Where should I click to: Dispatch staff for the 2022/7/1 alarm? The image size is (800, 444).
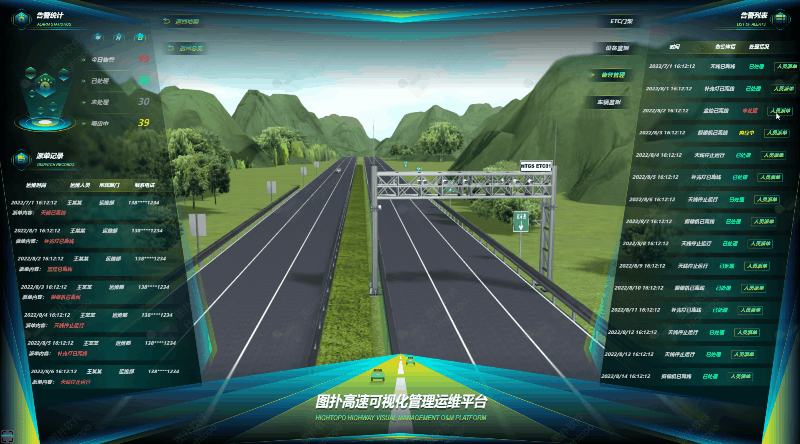(786, 66)
